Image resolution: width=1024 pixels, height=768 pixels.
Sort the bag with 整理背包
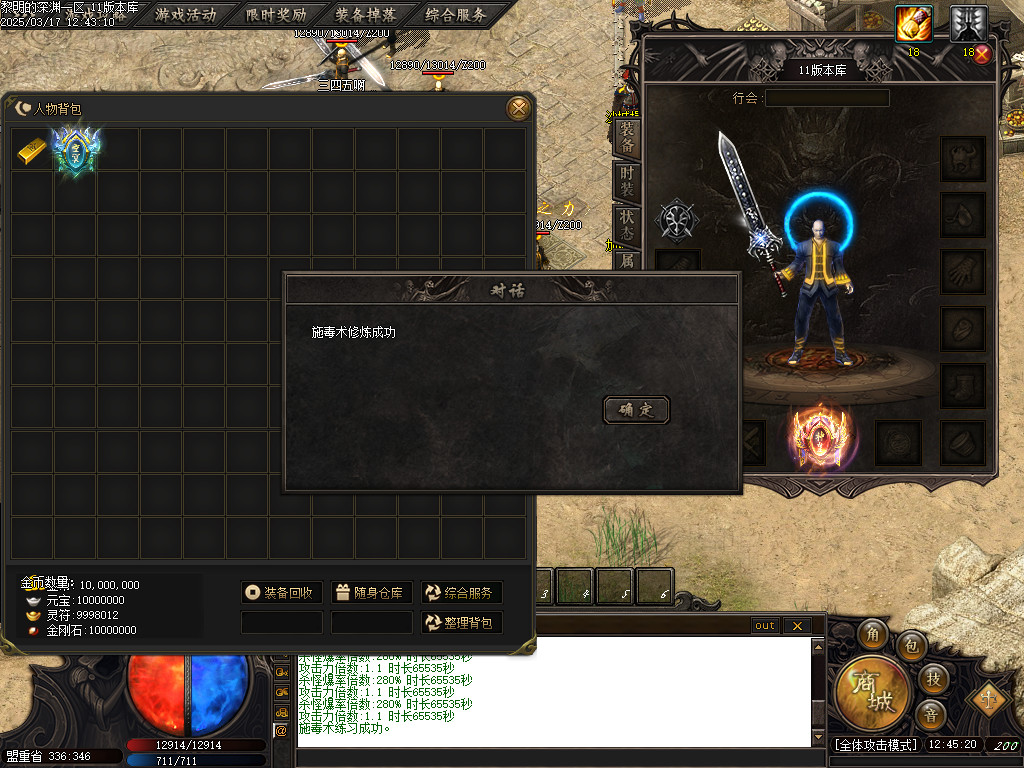click(461, 623)
